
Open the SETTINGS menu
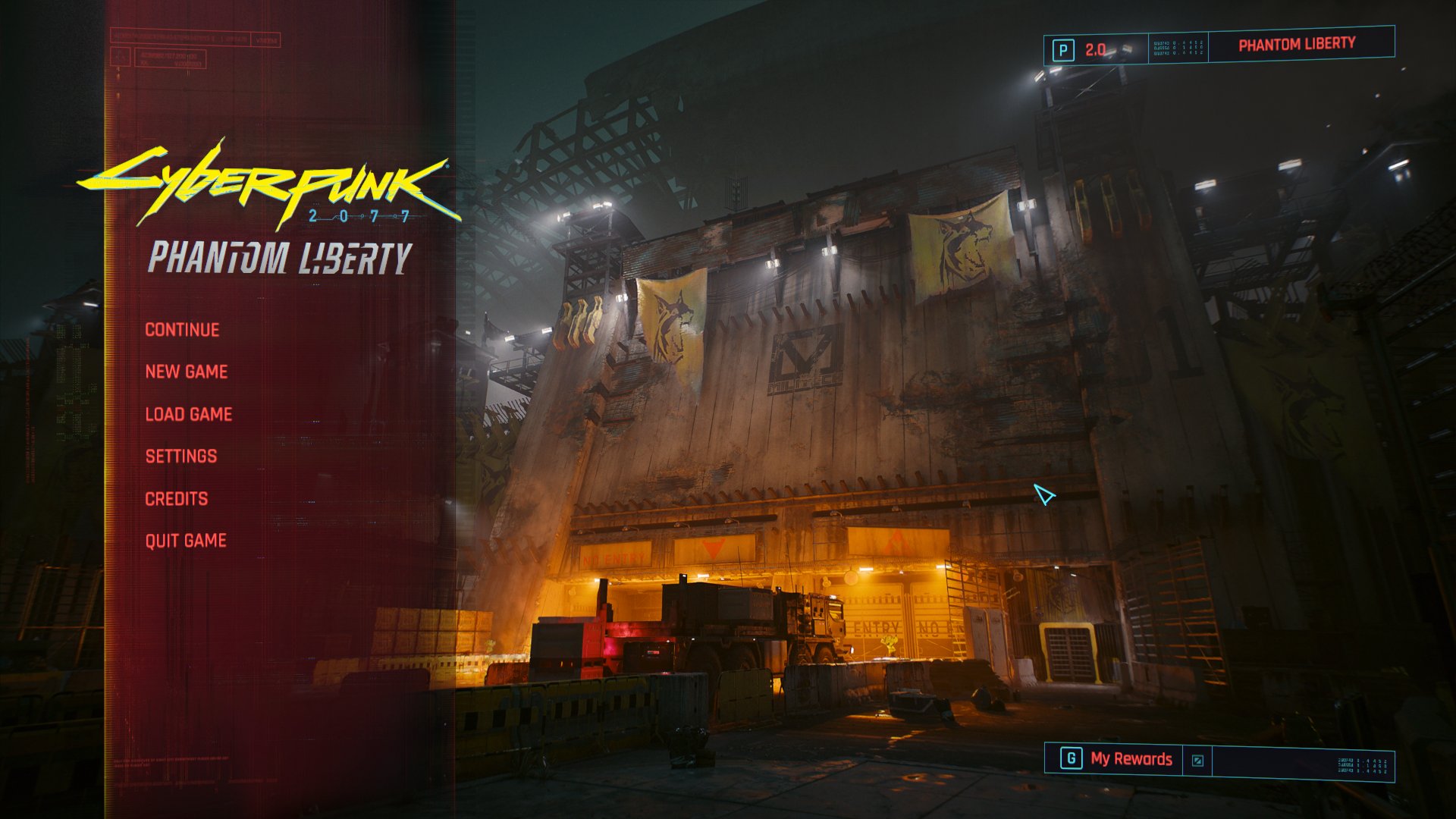click(x=182, y=456)
